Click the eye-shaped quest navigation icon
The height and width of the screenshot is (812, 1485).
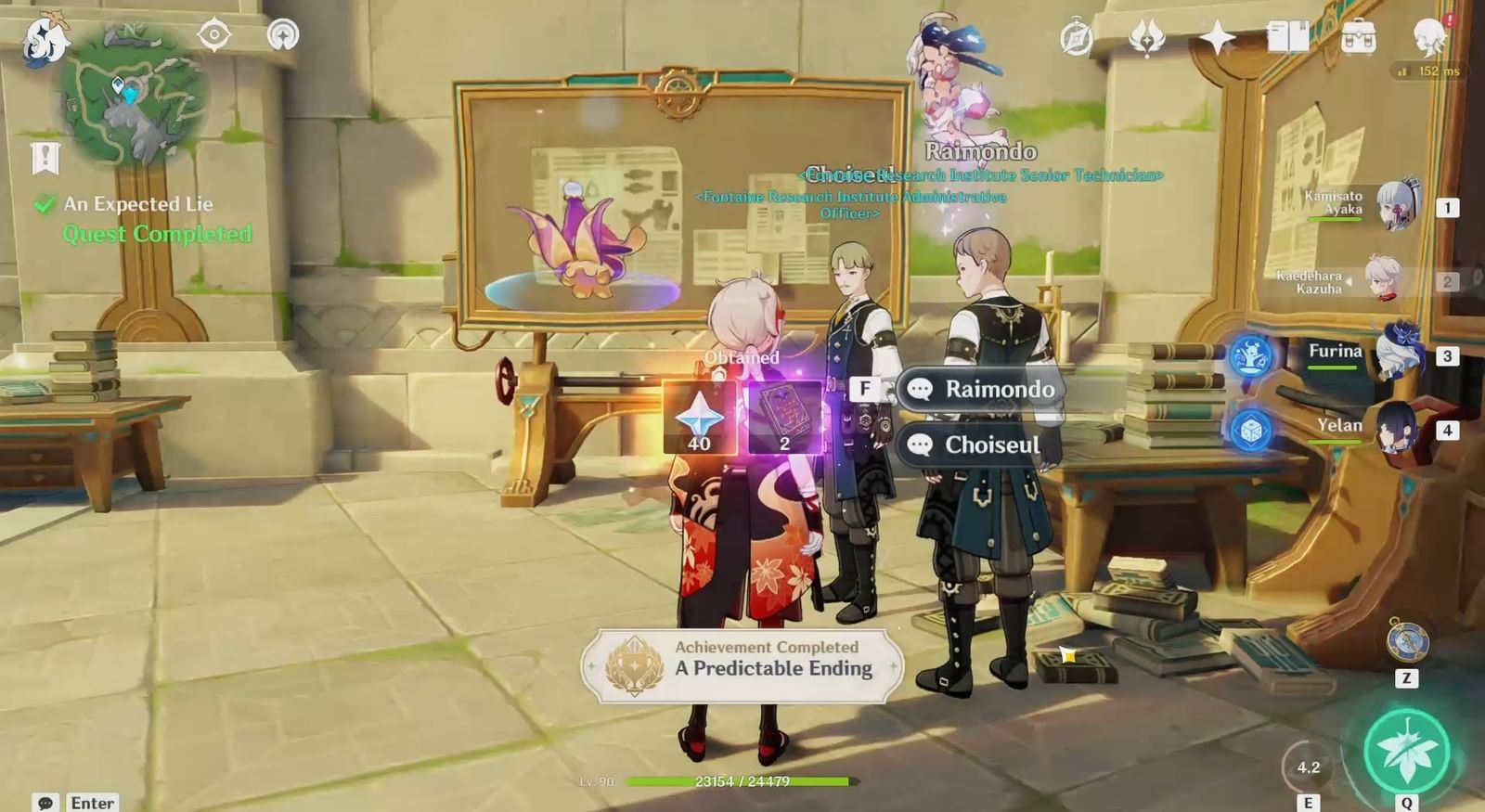coord(213,34)
